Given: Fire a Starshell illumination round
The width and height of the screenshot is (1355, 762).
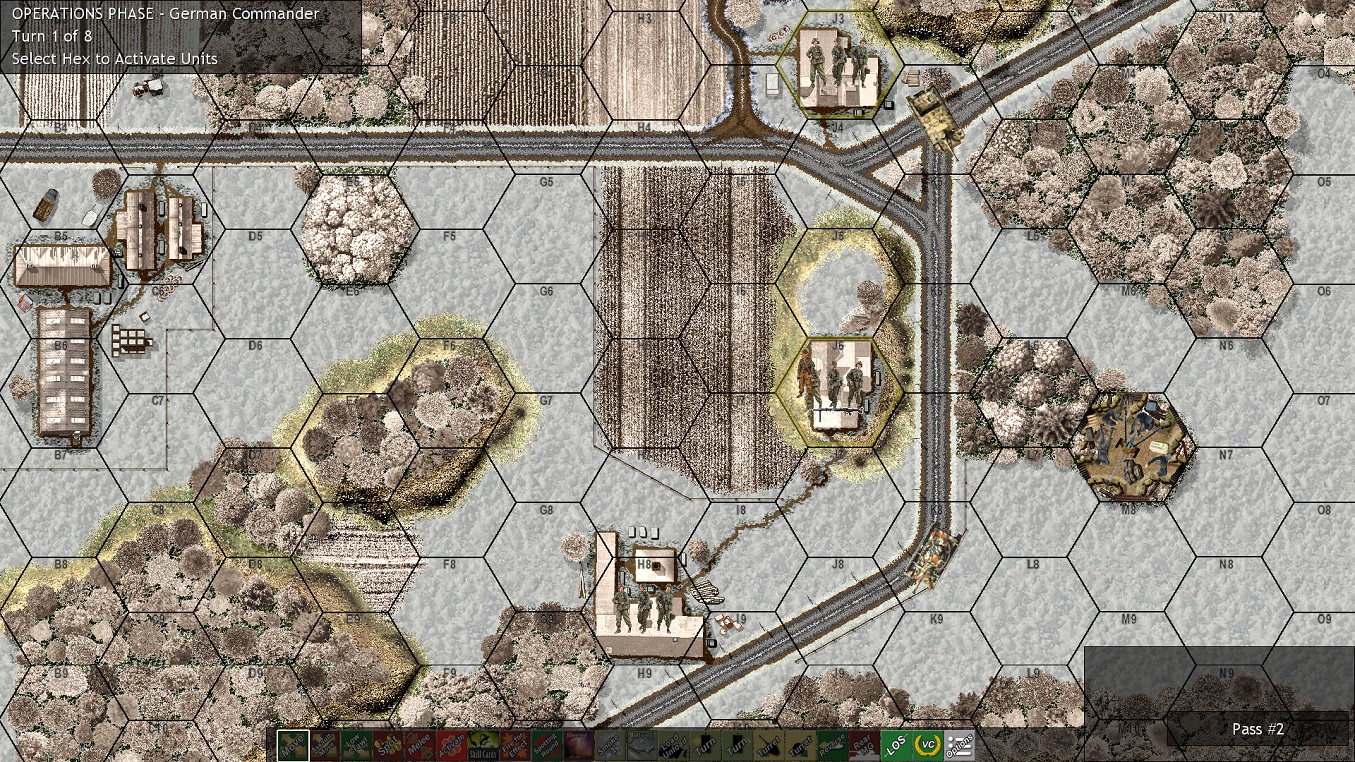Looking at the screenshot, I should [x=578, y=745].
